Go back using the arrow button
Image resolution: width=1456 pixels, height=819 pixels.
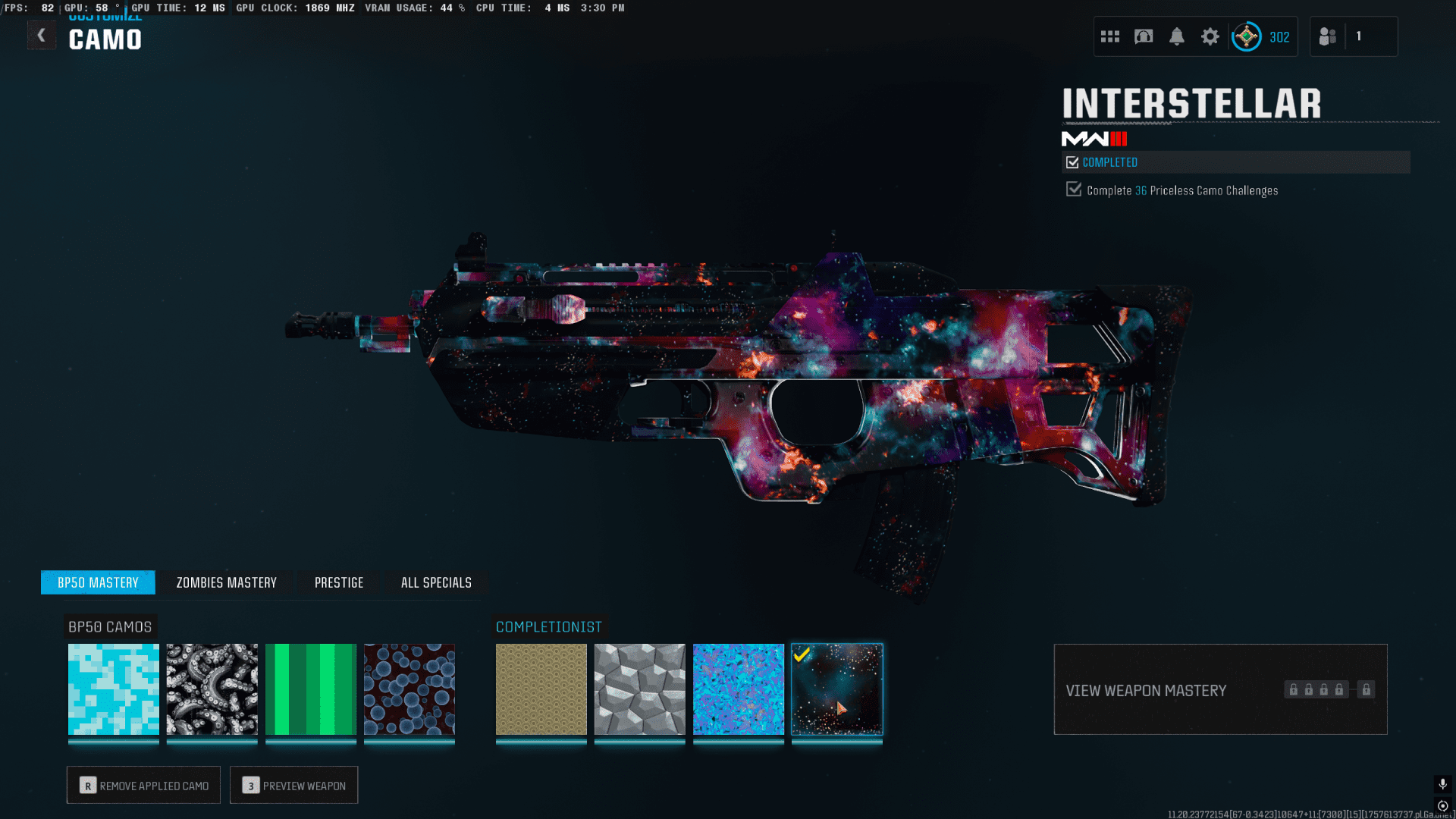coord(42,36)
